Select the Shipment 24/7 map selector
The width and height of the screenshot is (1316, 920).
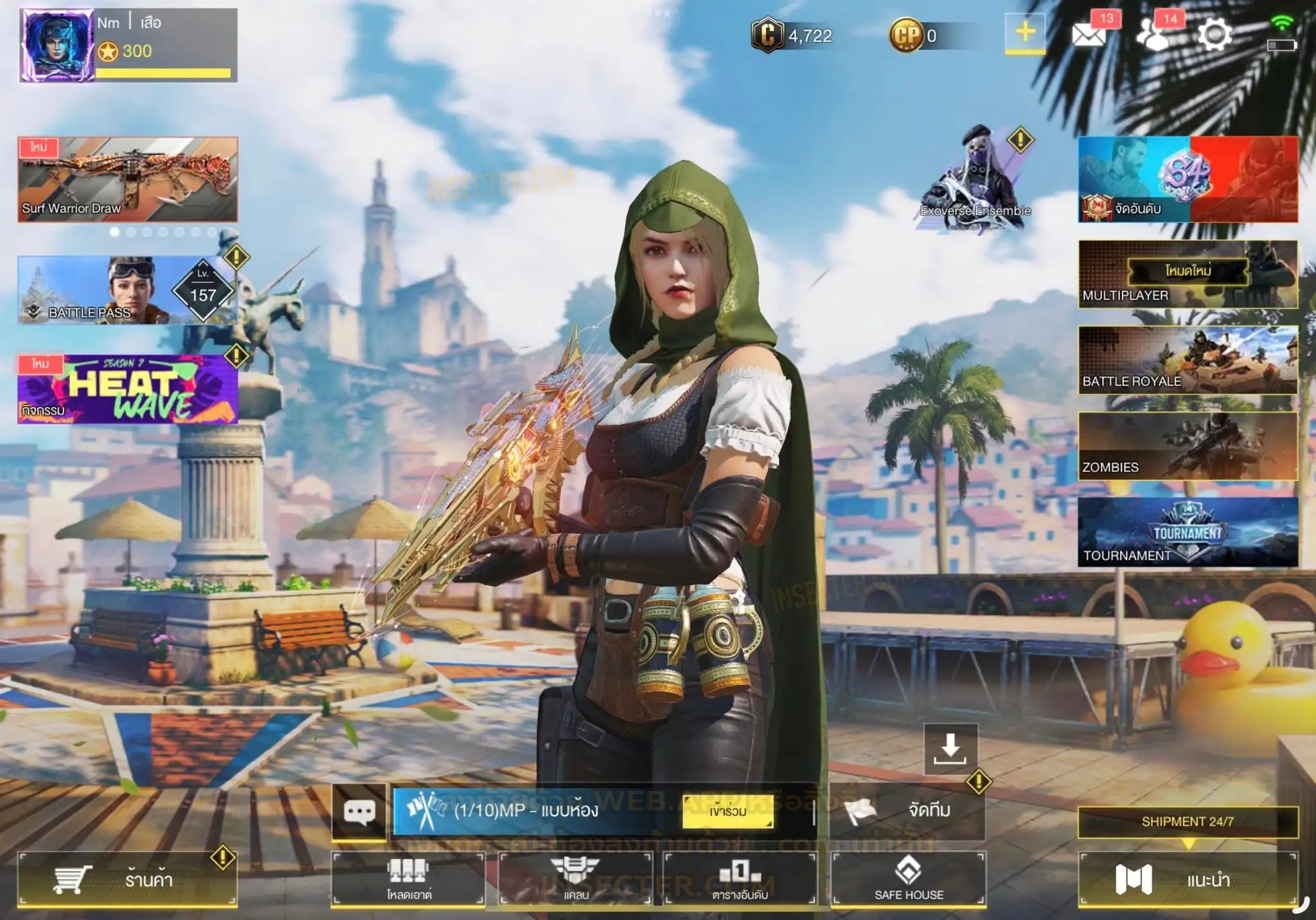(1187, 822)
